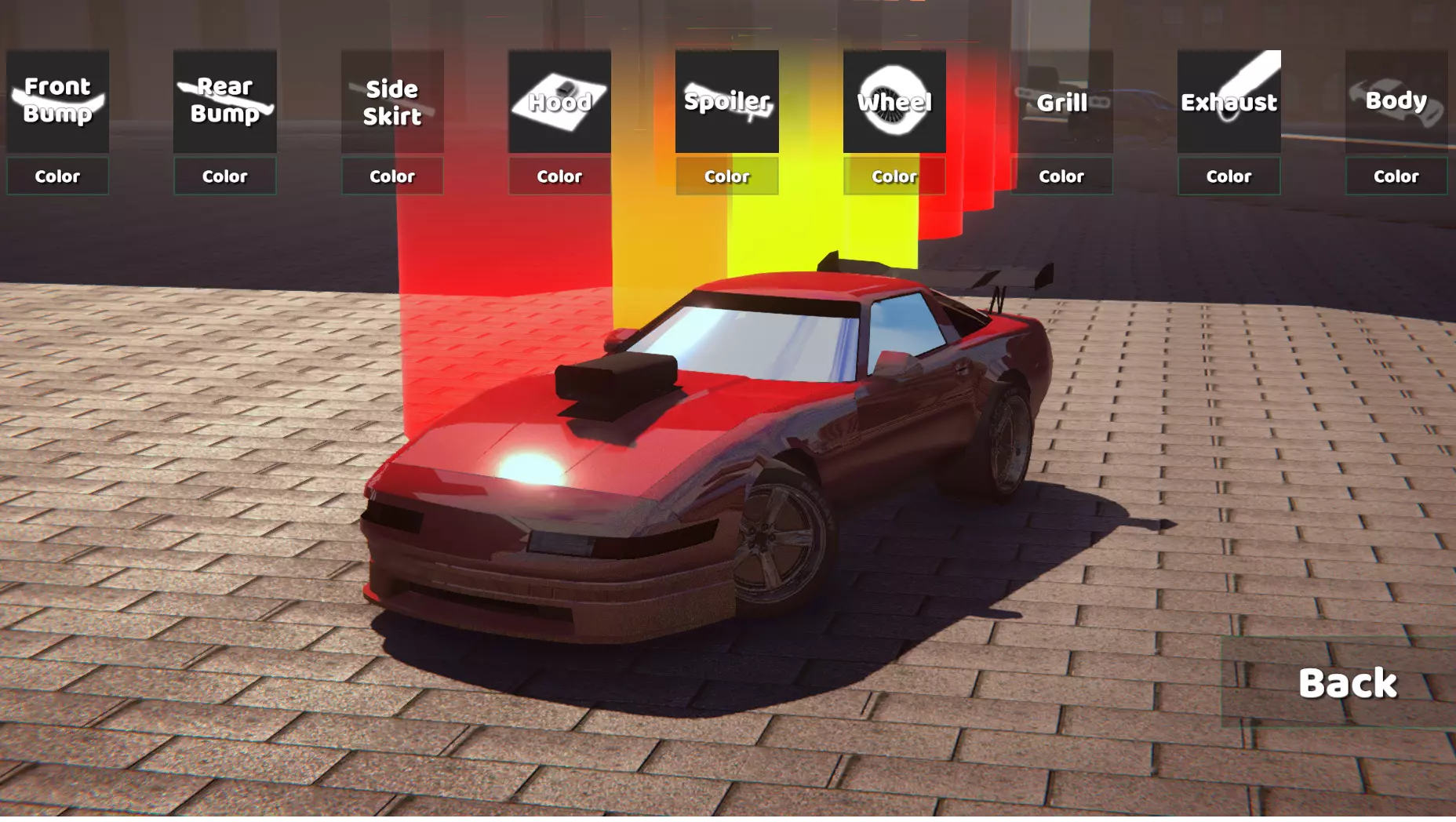
Task: Set the Wheel color
Action: pos(894,176)
